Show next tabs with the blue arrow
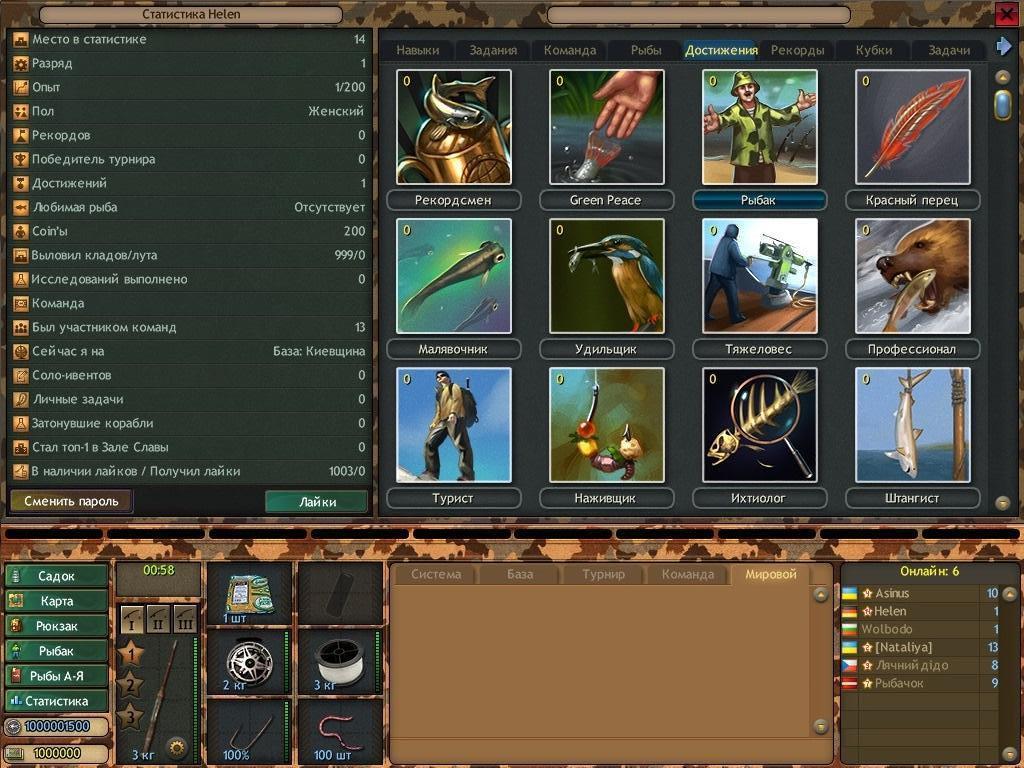Viewport: 1024px width, 768px height. click(x=1003, y=47)
